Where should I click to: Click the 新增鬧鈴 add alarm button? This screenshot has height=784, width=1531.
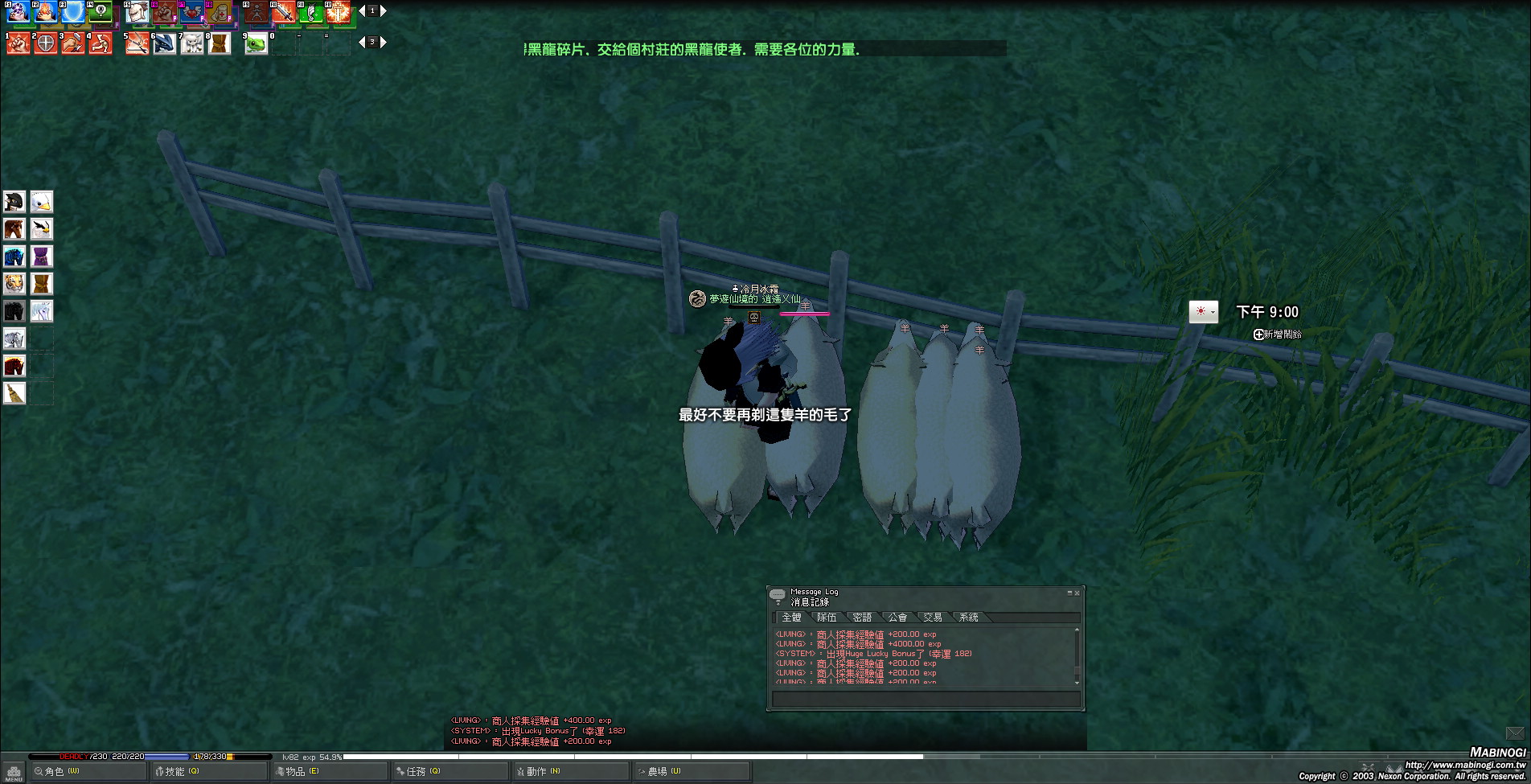point(1278,335)
